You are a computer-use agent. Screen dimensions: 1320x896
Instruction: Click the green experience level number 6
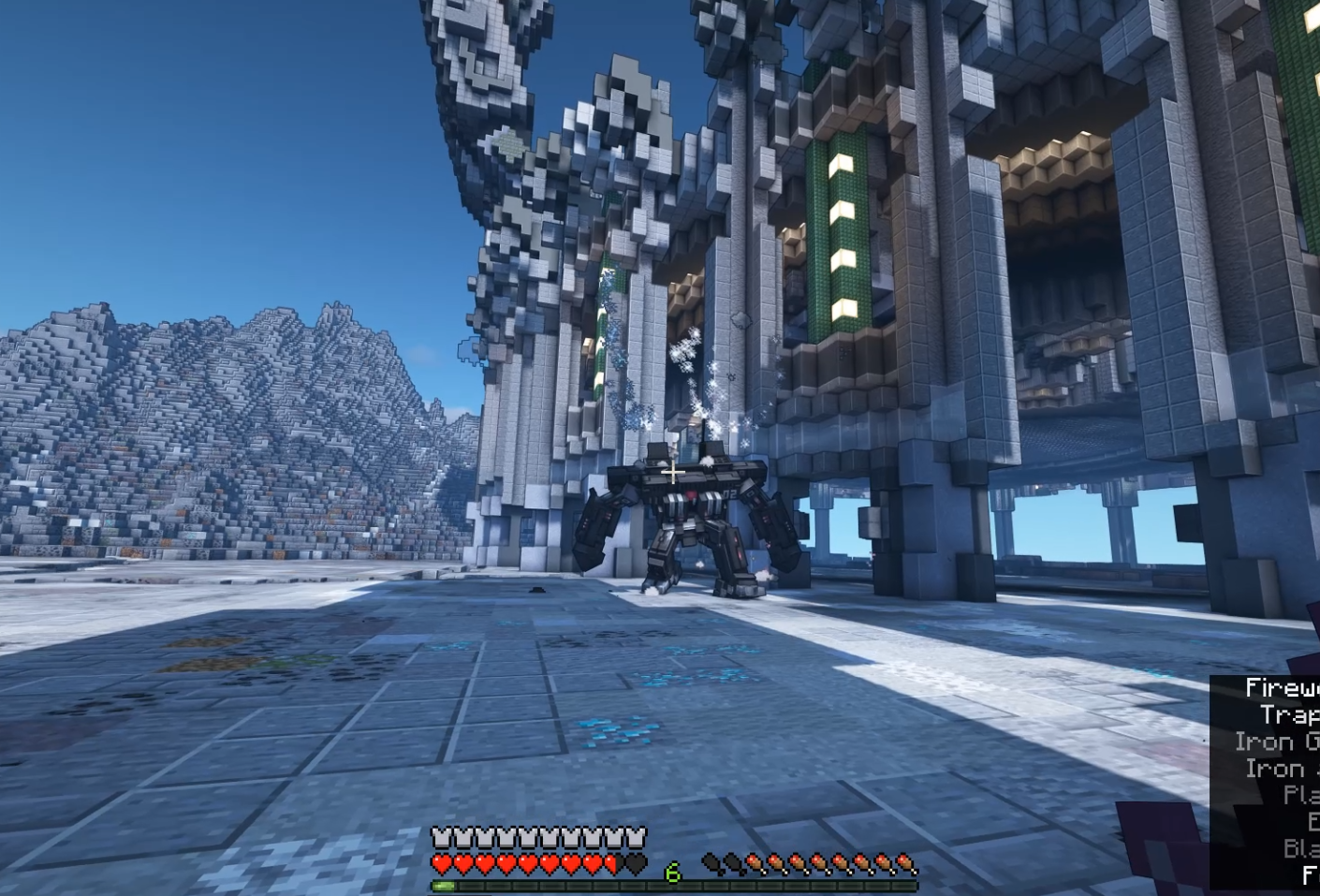pyautogui.click(x=671, y=872)
